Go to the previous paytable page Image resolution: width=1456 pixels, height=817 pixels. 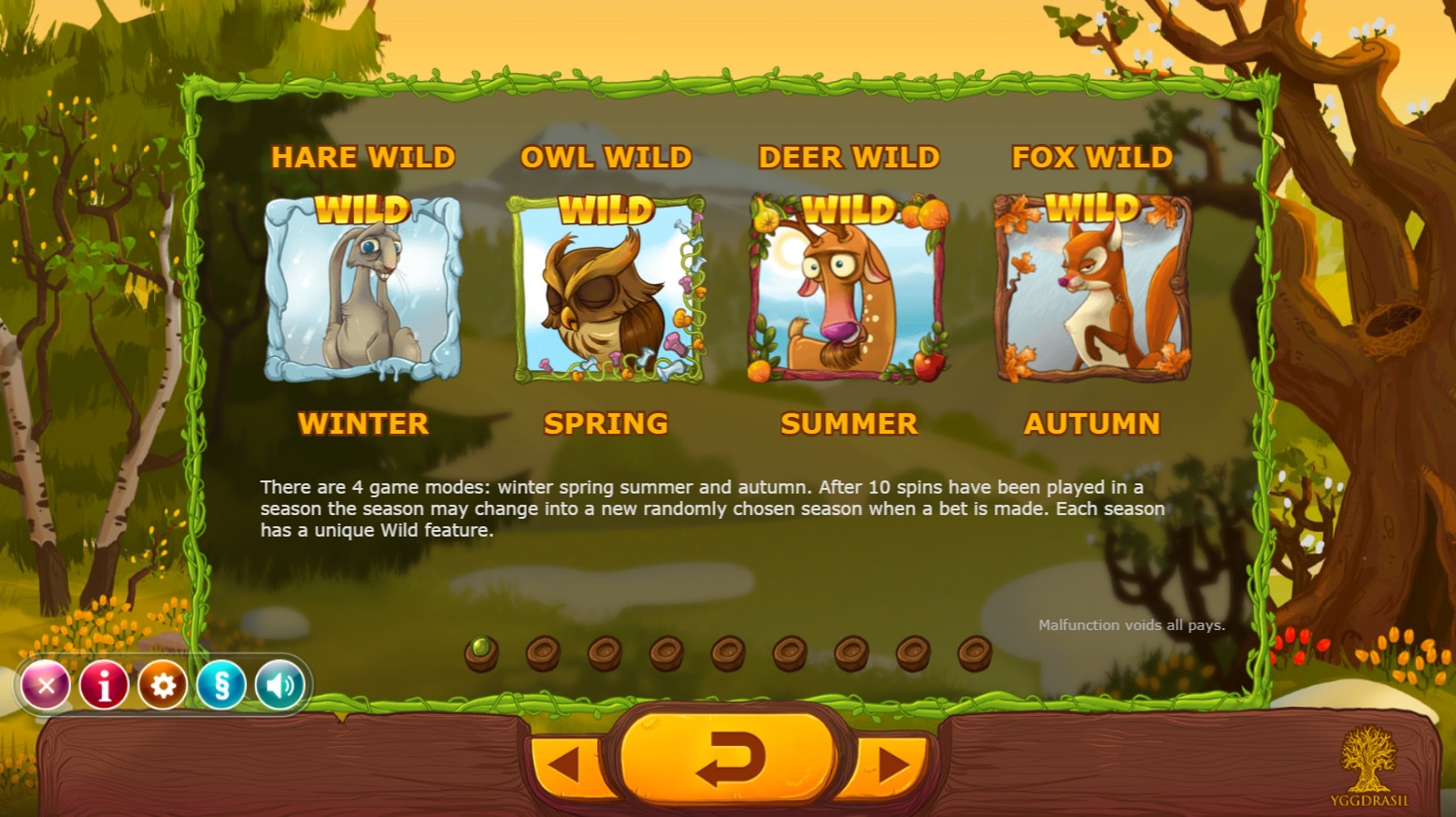pyautogui.click(x=566, y=766)
